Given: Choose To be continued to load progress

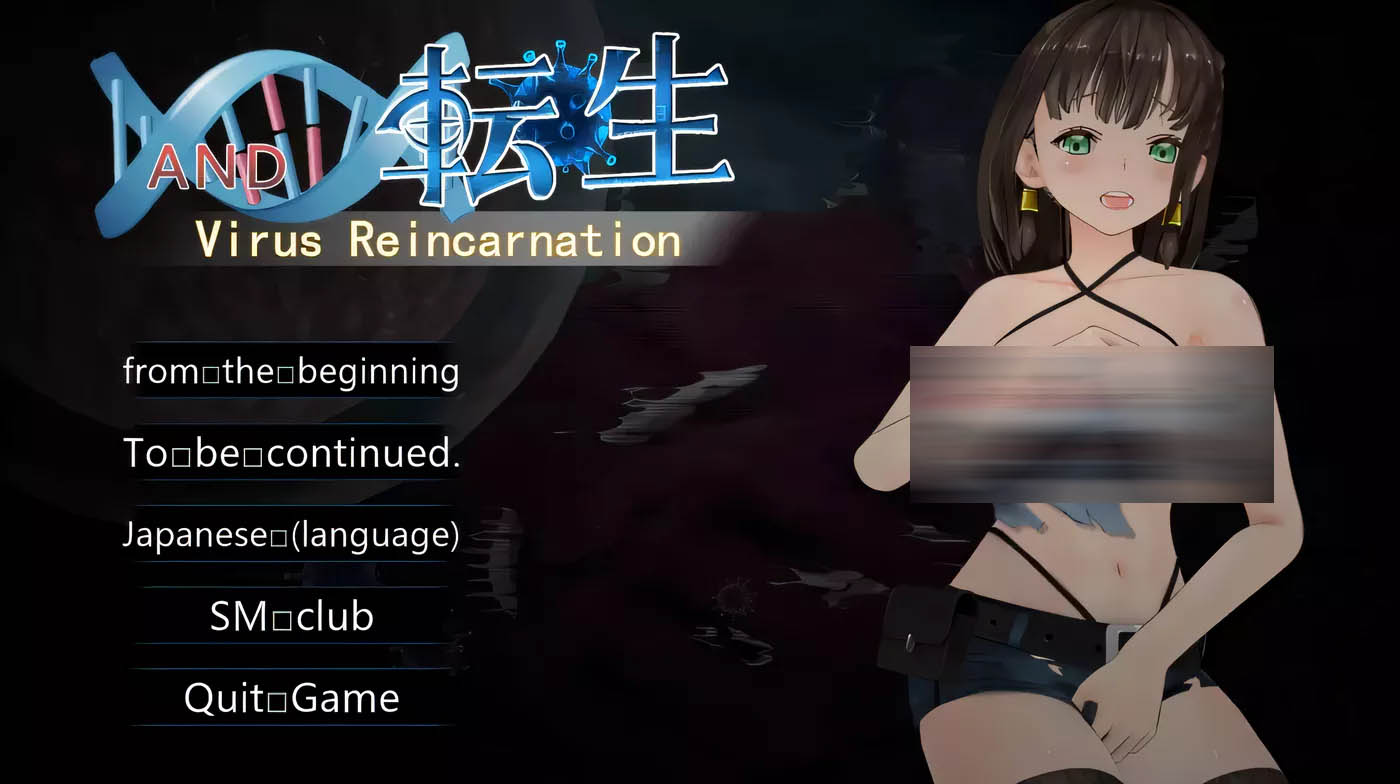Looking at the screenshot, I should [x=291, y=453].
